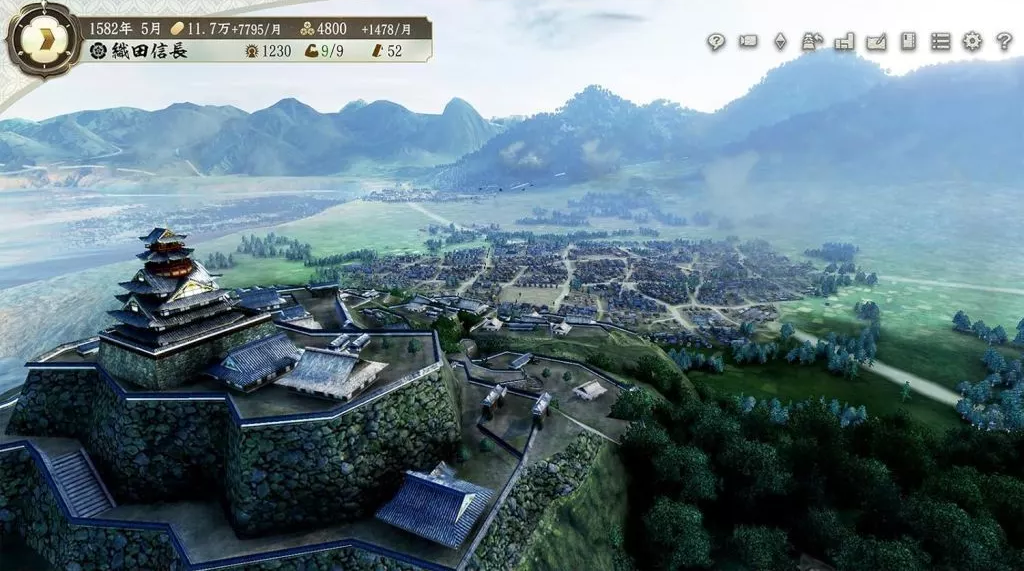1024x571 pixels.
Task: Open the notebook icon
Action: [908, 42]
